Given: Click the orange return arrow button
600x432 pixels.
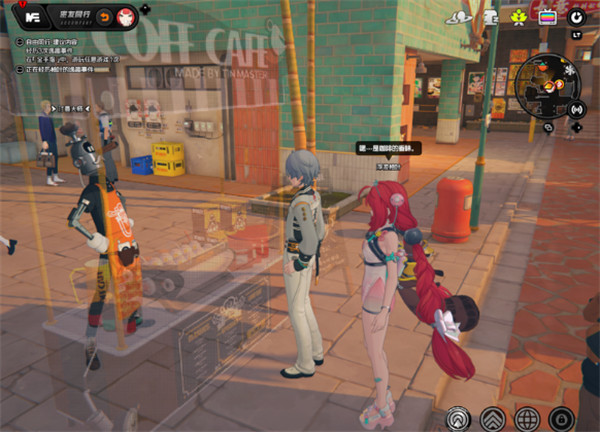Looking at the screenshot, I should (x=104, y=17).
